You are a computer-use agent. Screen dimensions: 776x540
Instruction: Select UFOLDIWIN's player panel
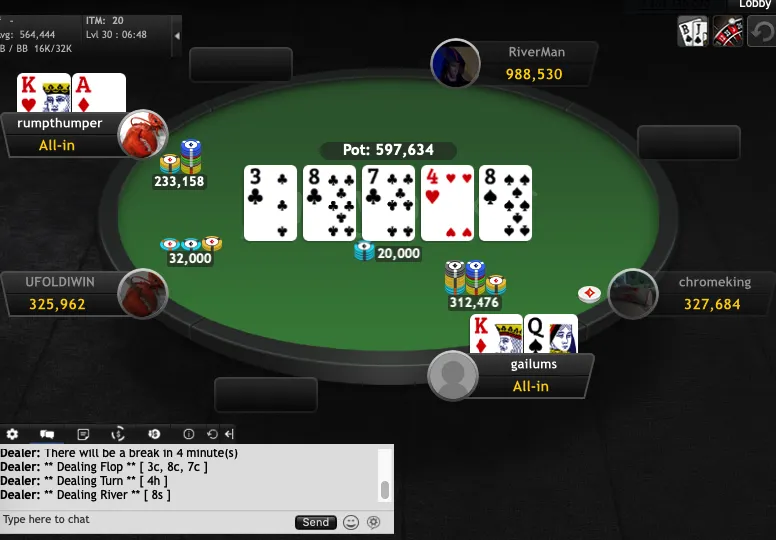click(60, 293)
